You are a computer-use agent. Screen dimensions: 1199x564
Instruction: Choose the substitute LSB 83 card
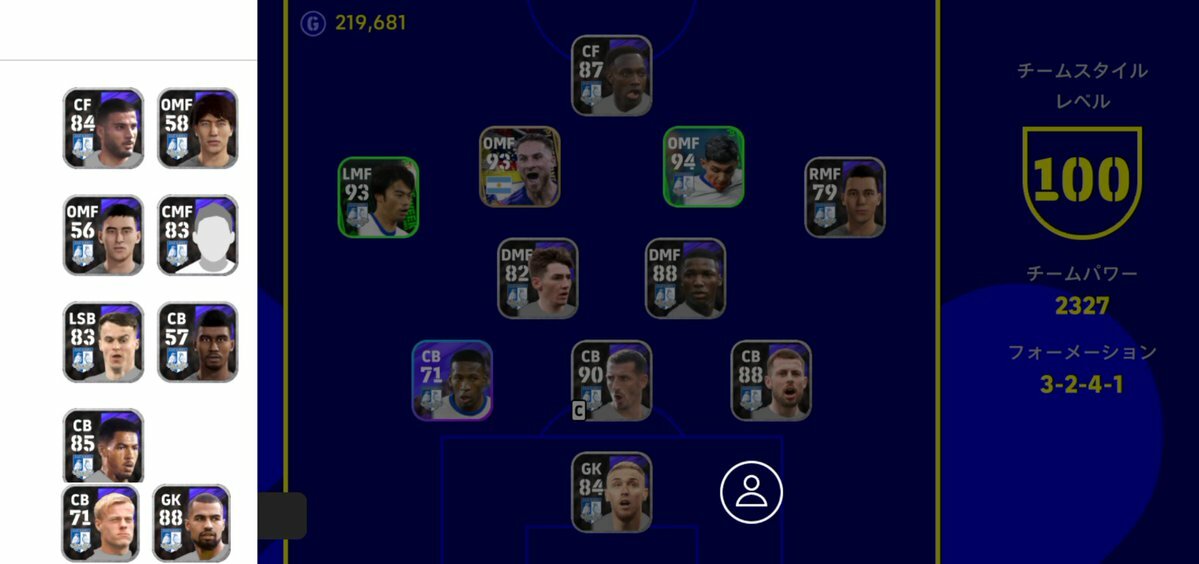pyautogui.click(x=103, y=342)
